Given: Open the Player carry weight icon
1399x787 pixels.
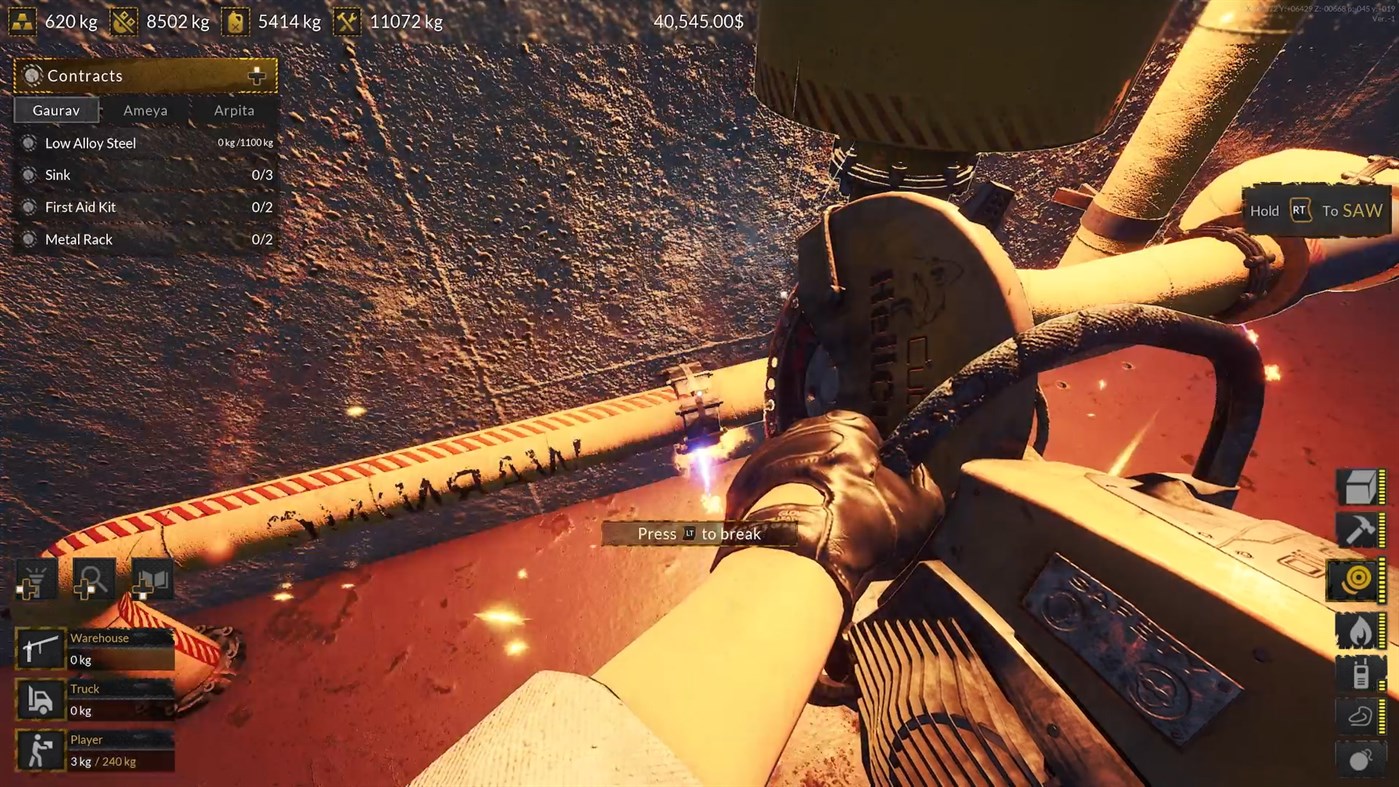Looking at the screenshot, I should [x=40, y=751].
